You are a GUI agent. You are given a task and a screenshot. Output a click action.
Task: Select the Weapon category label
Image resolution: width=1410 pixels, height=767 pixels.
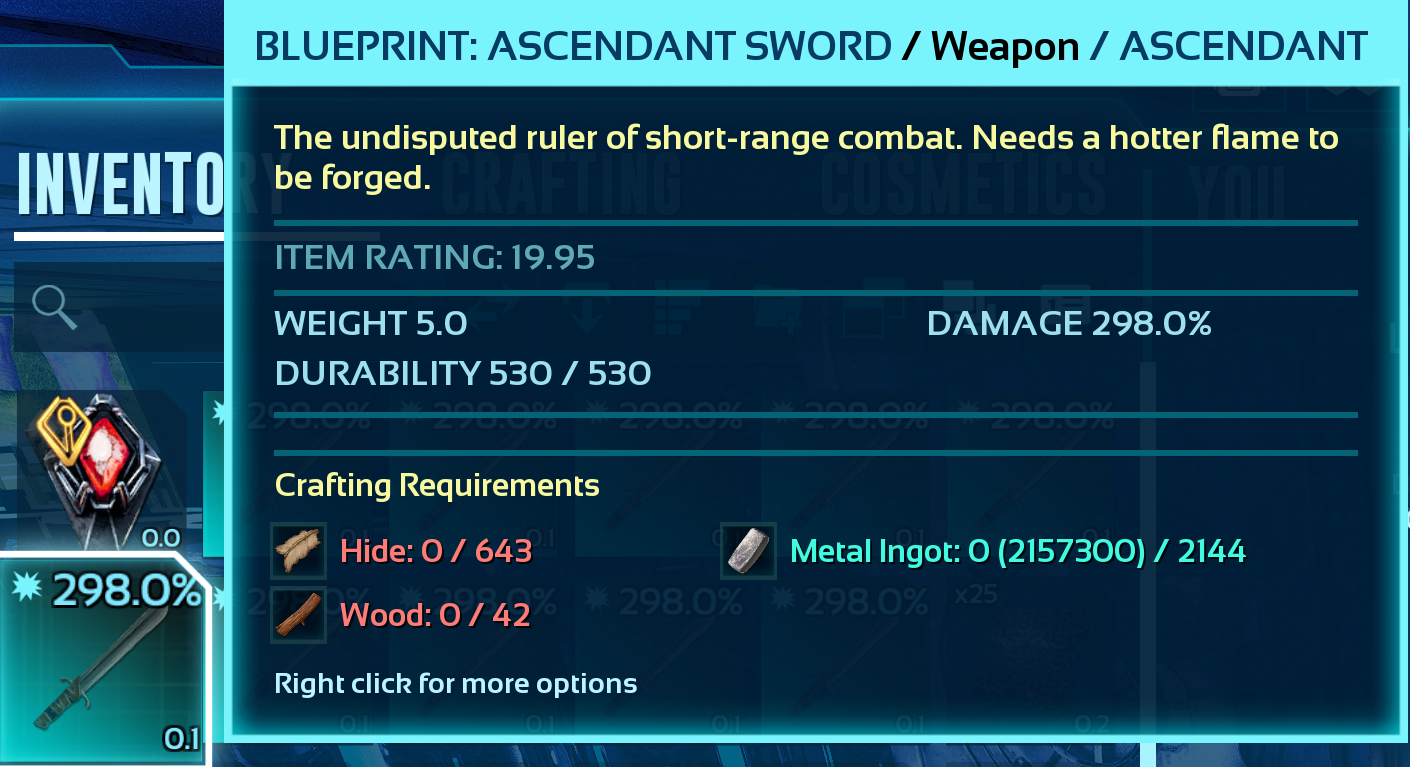click(x=1003, y=45)
